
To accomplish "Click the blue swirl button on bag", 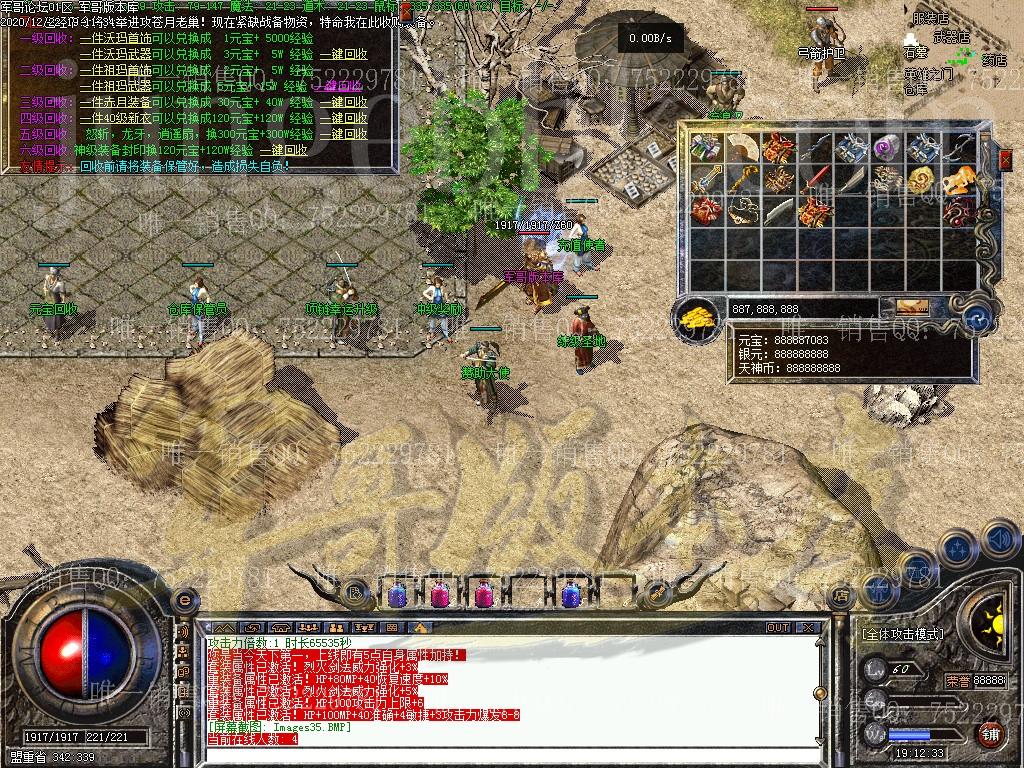I will 979,319.
